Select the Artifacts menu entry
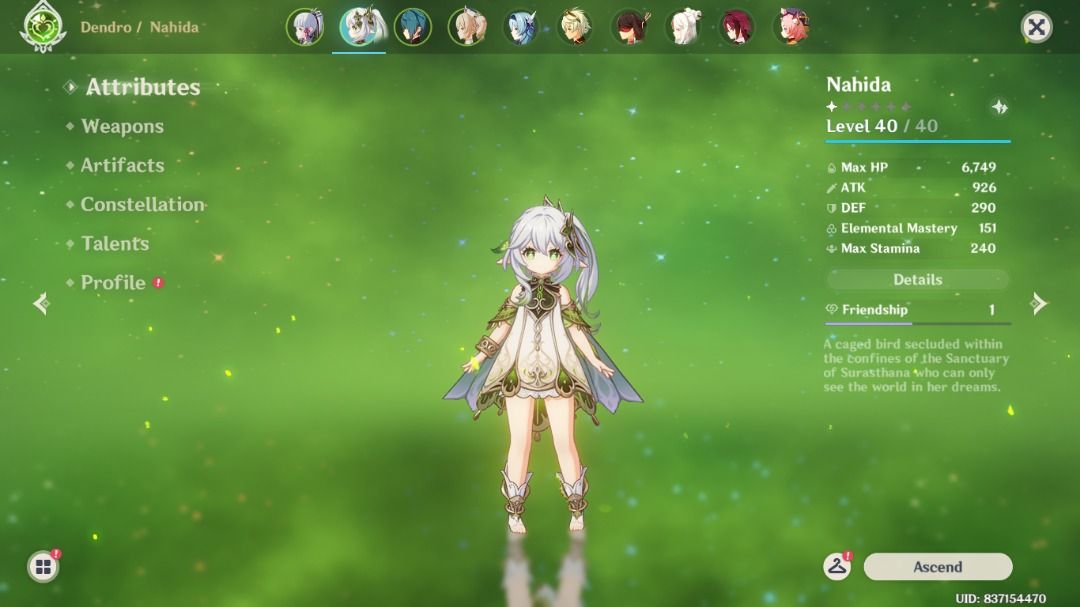Image resolution: width=1080 pixels, height=607 pixels. (122, 165)
